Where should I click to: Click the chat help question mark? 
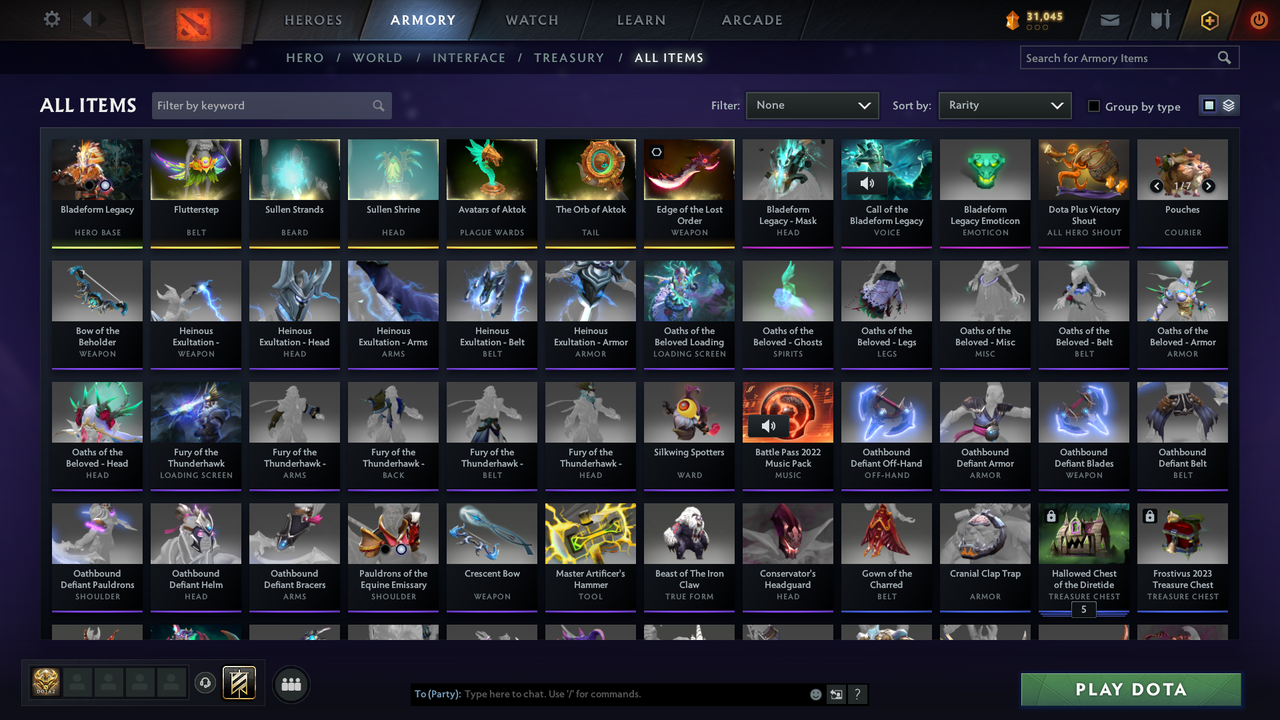(857, 694)
